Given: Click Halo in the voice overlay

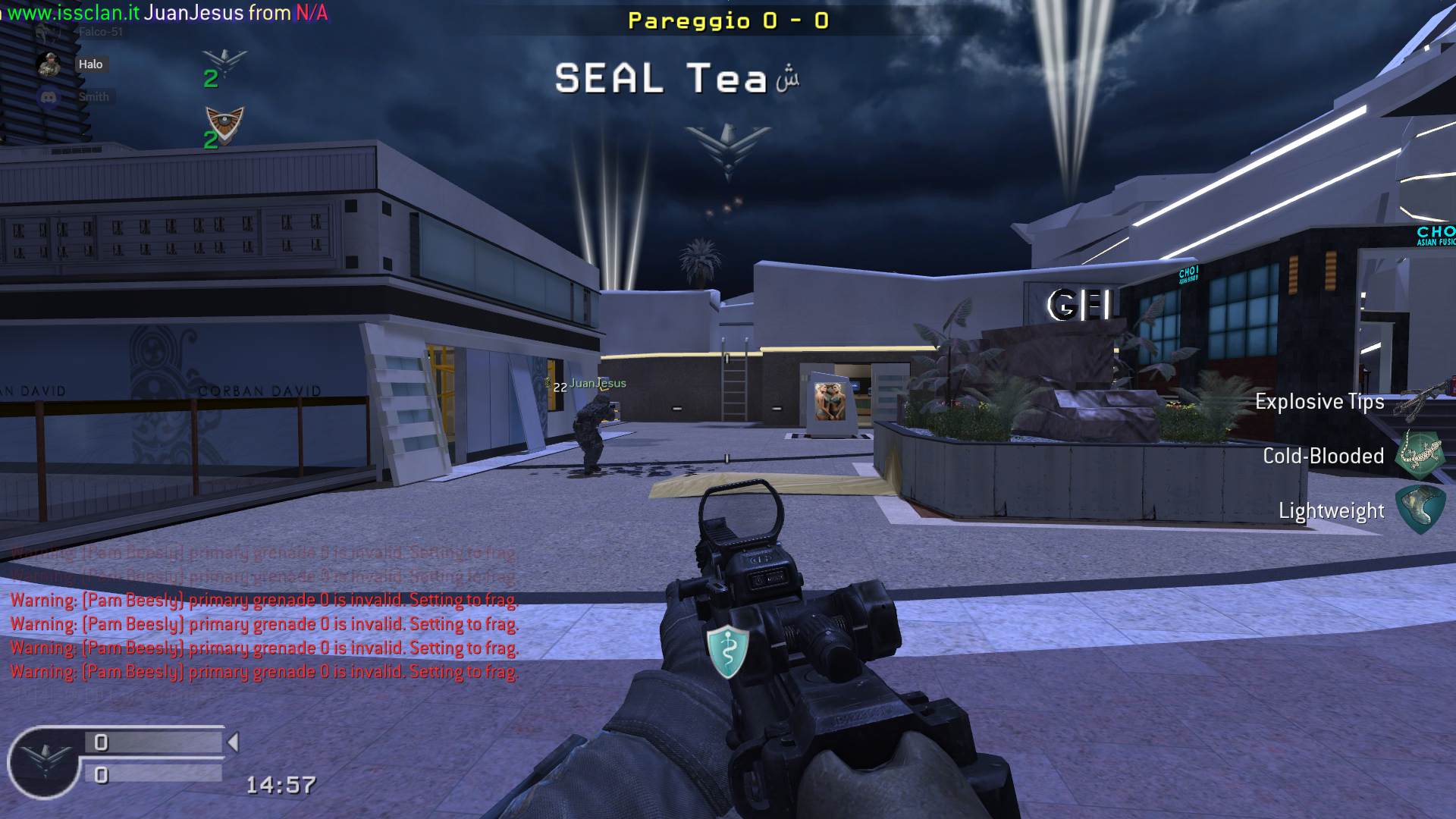Looking at the screenshot, I should coord(90,64).
